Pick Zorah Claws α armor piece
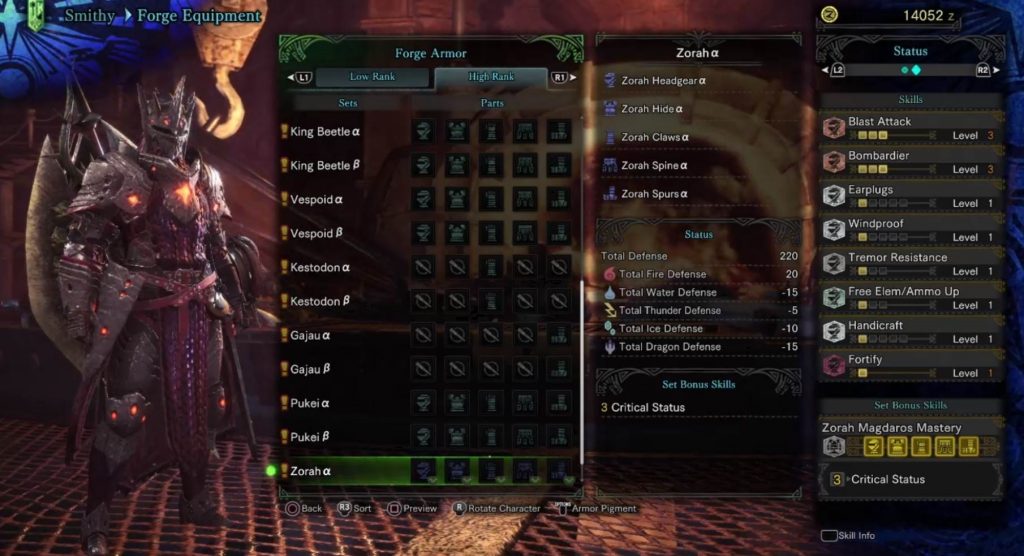 655,137
